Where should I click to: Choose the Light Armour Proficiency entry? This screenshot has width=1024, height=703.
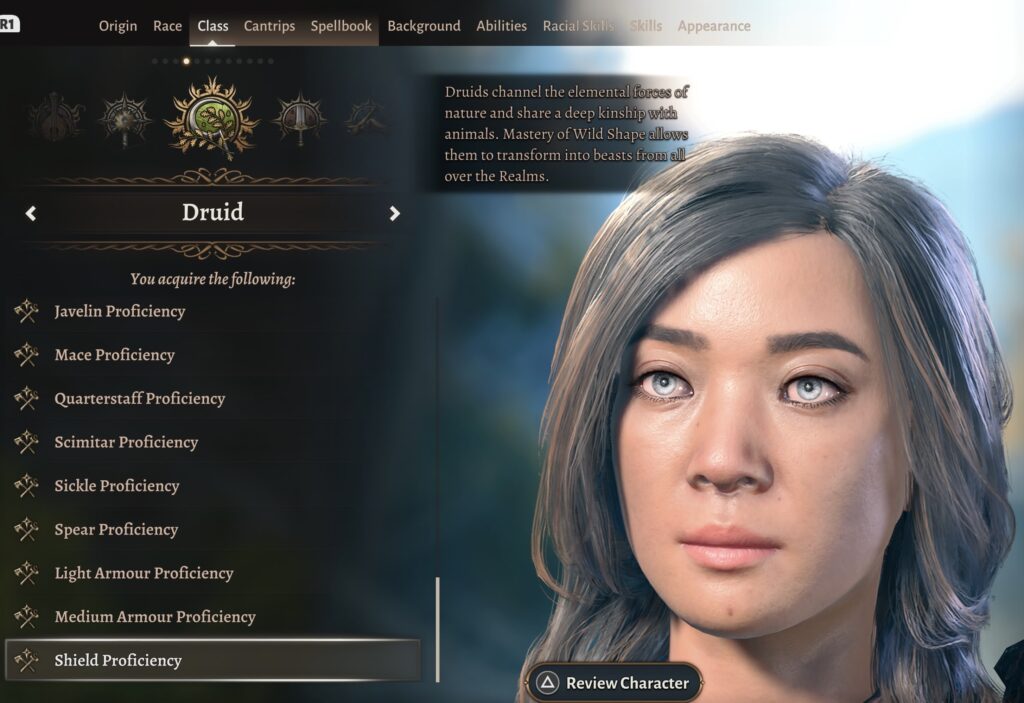(x=144, y=573)
